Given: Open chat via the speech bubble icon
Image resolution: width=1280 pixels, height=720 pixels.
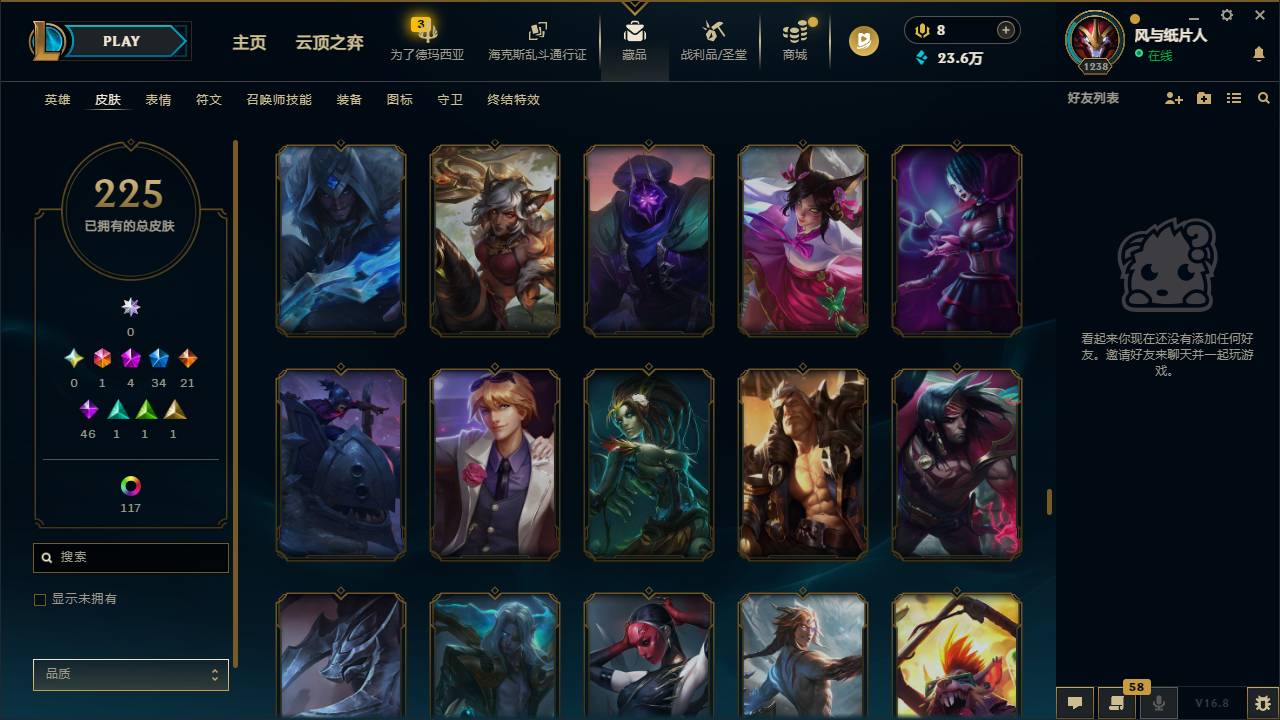Looking at the screenshot, I should 1075,703.
